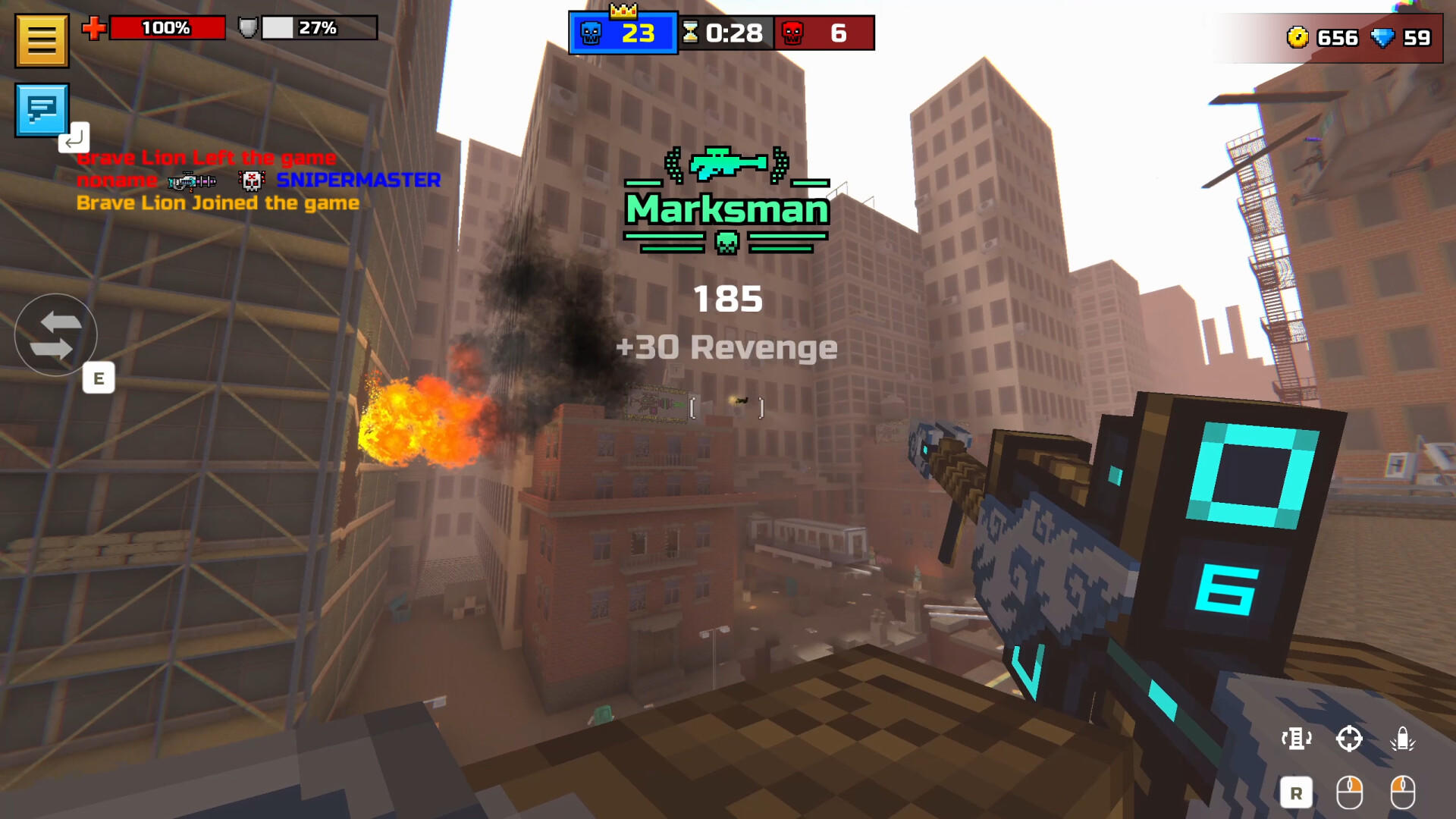Click the reload magazine icon
This screenshot has width=1456, height=819.
point(1297,738)
